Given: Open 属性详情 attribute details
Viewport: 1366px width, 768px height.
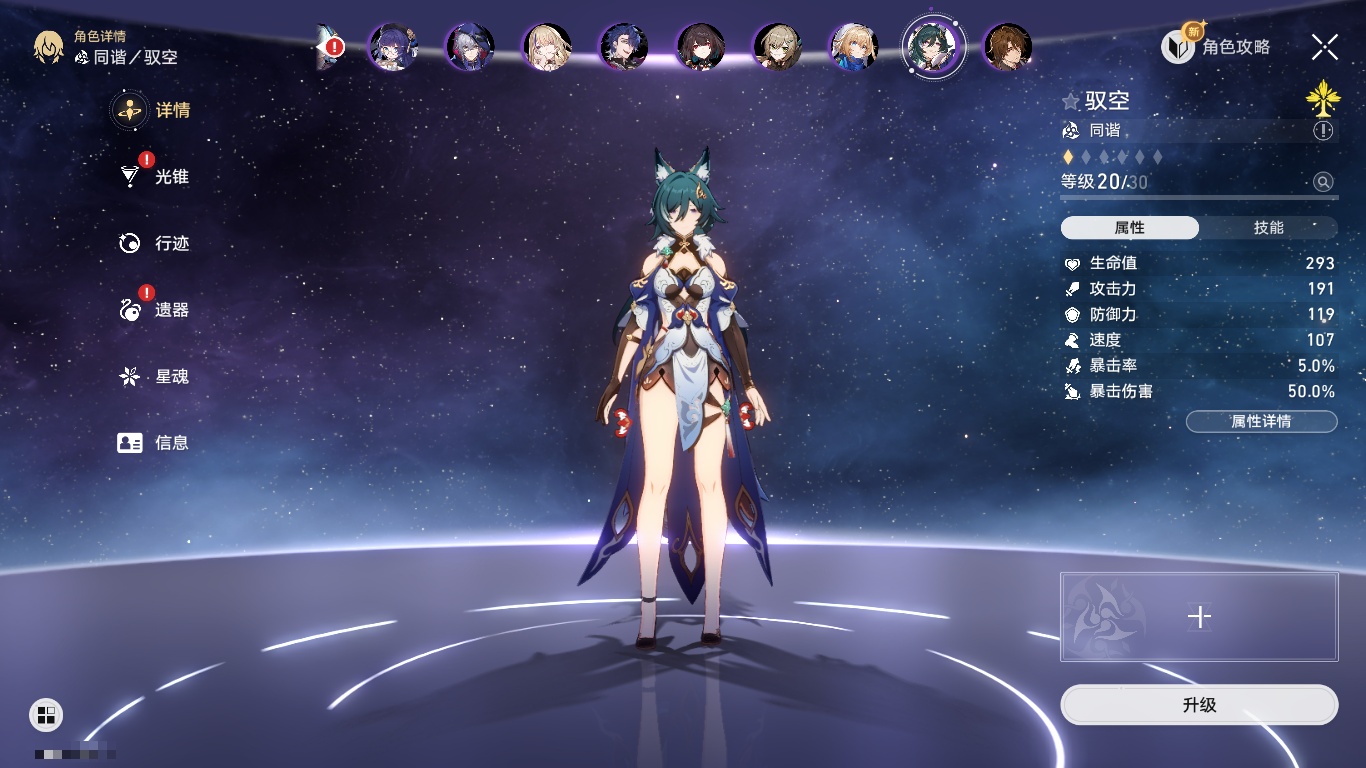Looking at the screenshot, I should tap(1261, 422).
